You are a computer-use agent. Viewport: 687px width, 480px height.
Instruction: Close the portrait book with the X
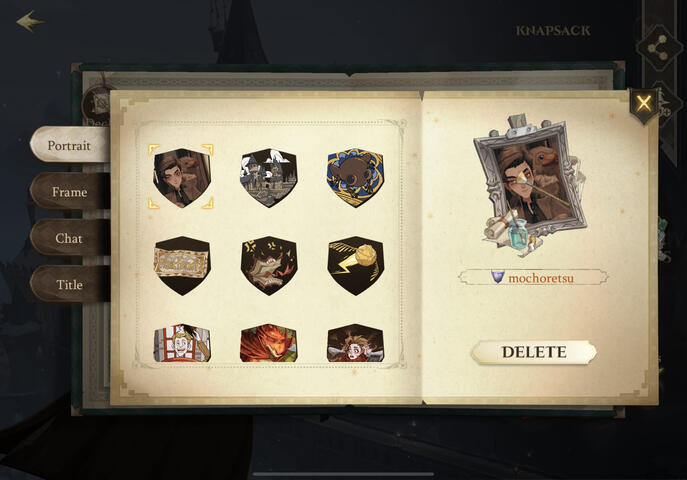click(x=643, y=103)
